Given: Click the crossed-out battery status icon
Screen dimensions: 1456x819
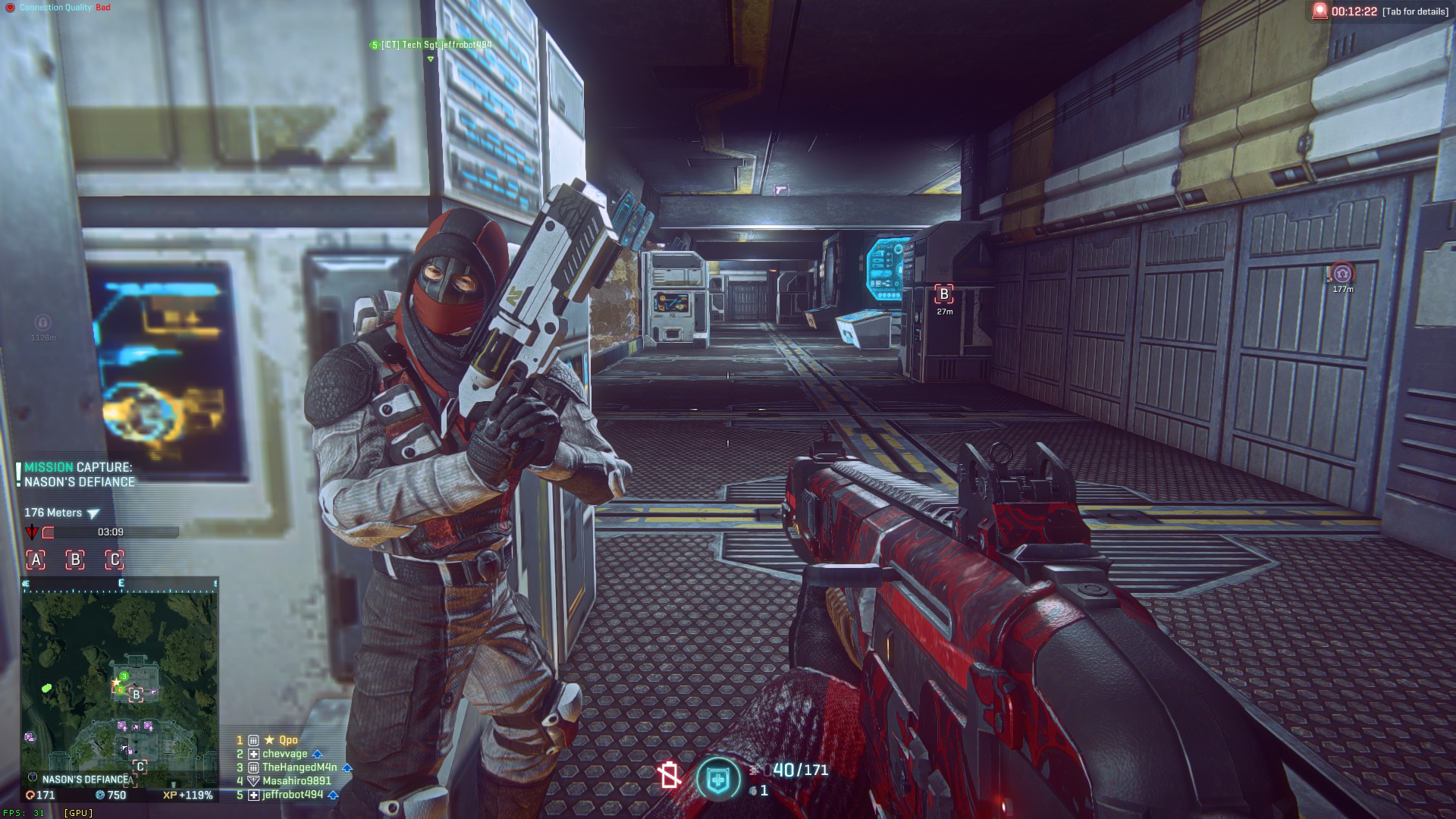Looking at the screenshot, I should [669, 775].
